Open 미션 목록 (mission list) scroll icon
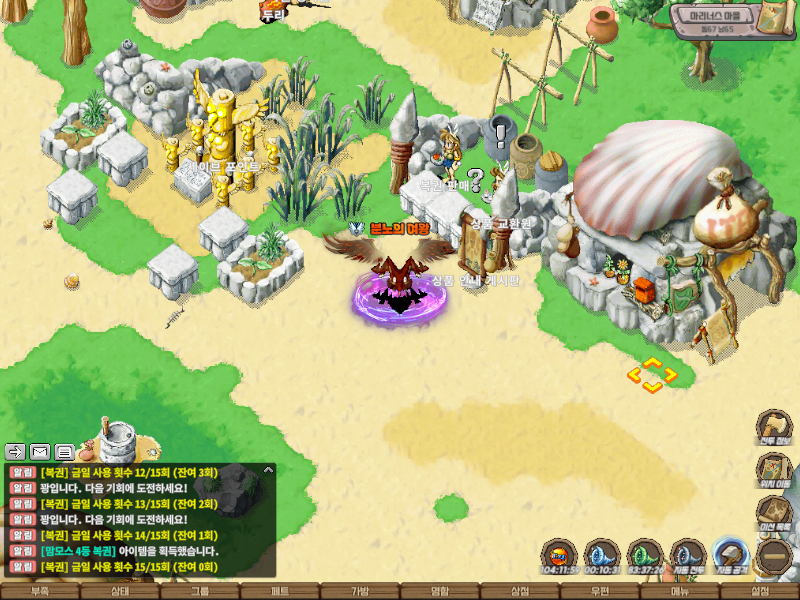Viewport: 800px width, 600px height. click(x=774, y=512)
